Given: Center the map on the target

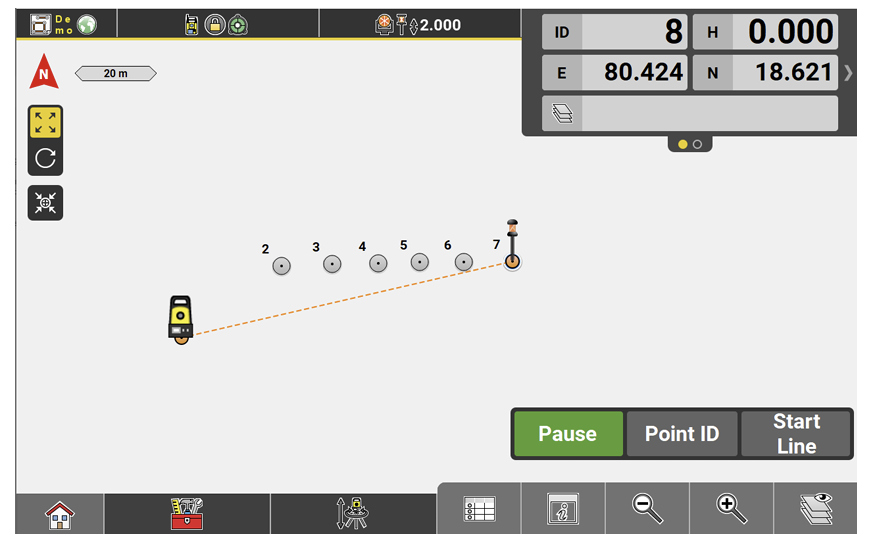Looking at the screenshot, I should (45, 203).
